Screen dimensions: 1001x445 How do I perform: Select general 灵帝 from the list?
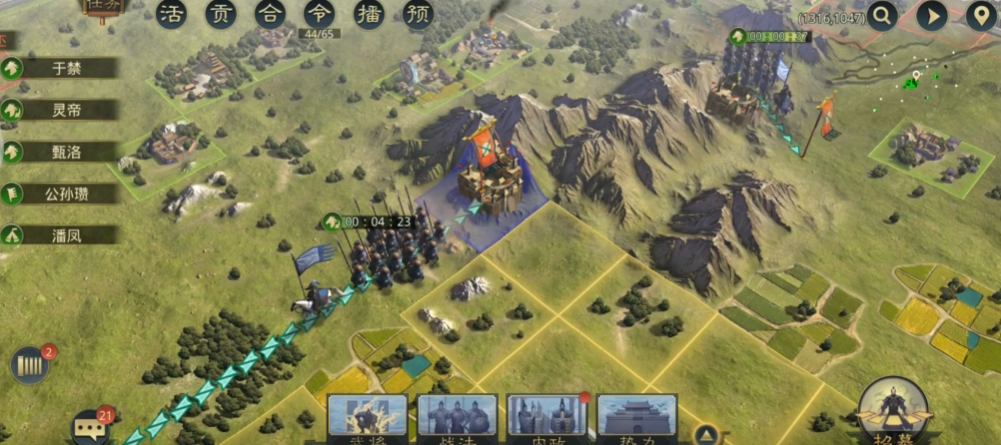(60, 110)
